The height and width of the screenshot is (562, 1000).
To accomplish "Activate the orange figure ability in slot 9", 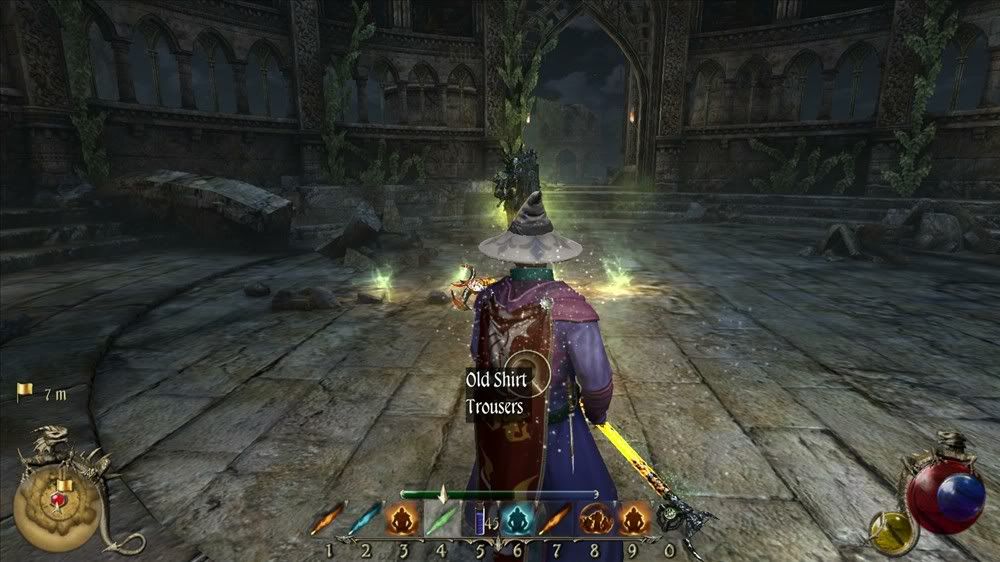I will point(631,521).
